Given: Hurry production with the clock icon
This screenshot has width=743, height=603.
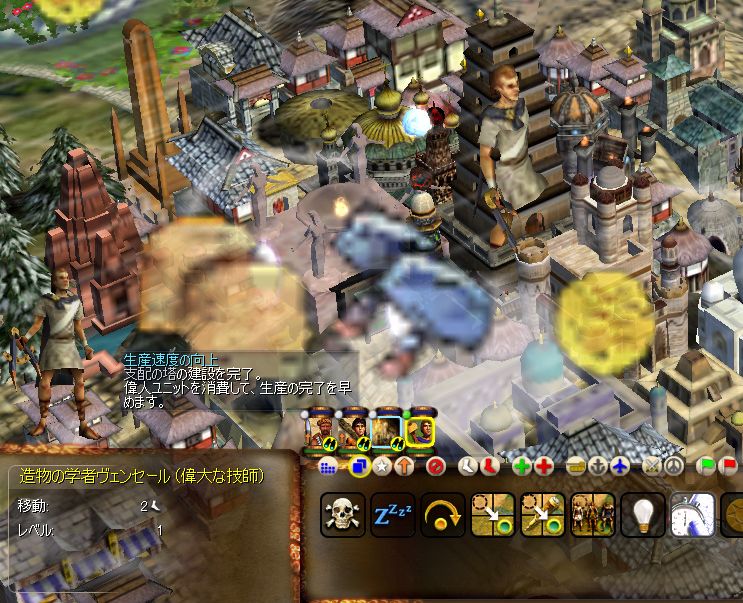Looking at the screenshot, I should click(692, 514).
